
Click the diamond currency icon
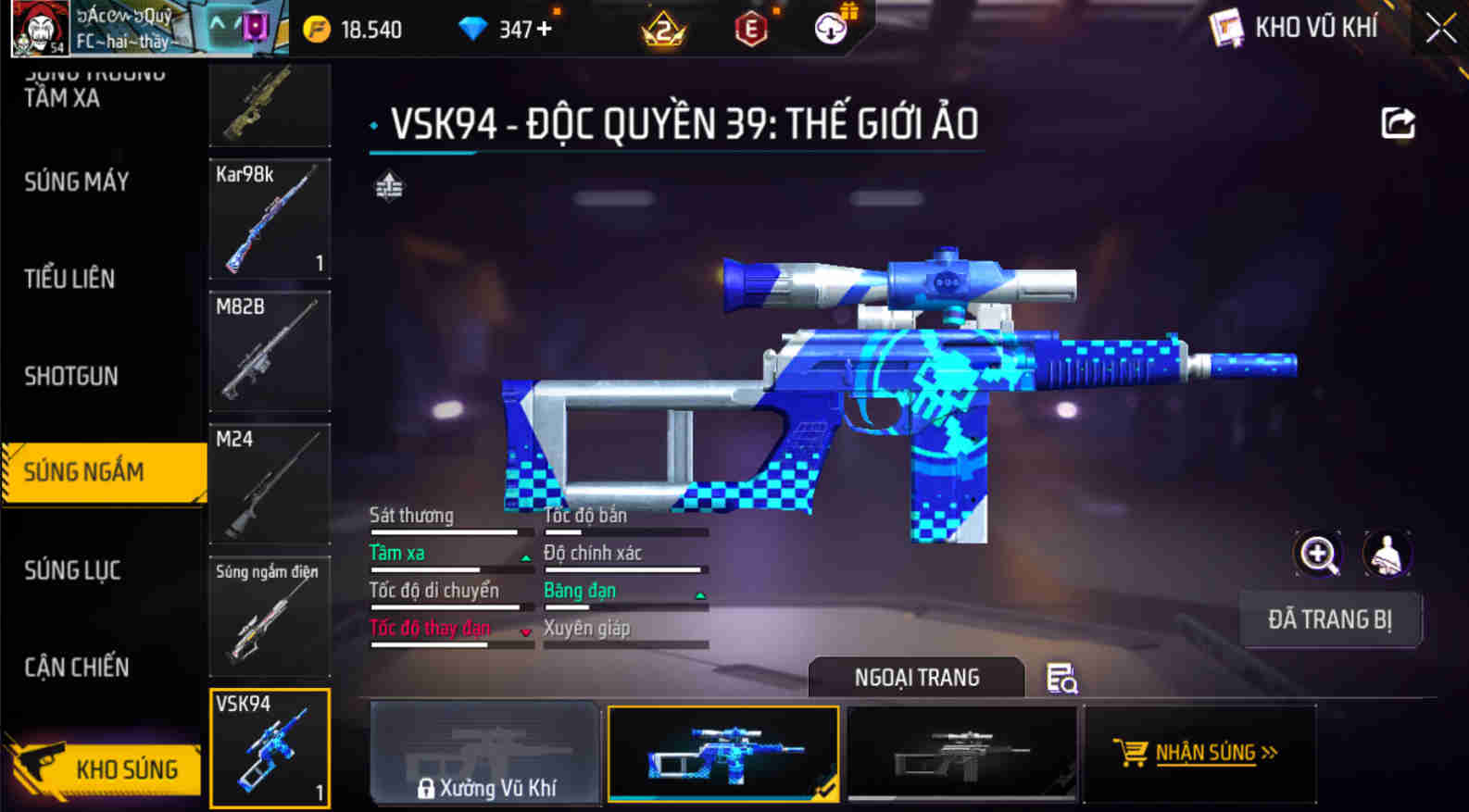point(475,27)
